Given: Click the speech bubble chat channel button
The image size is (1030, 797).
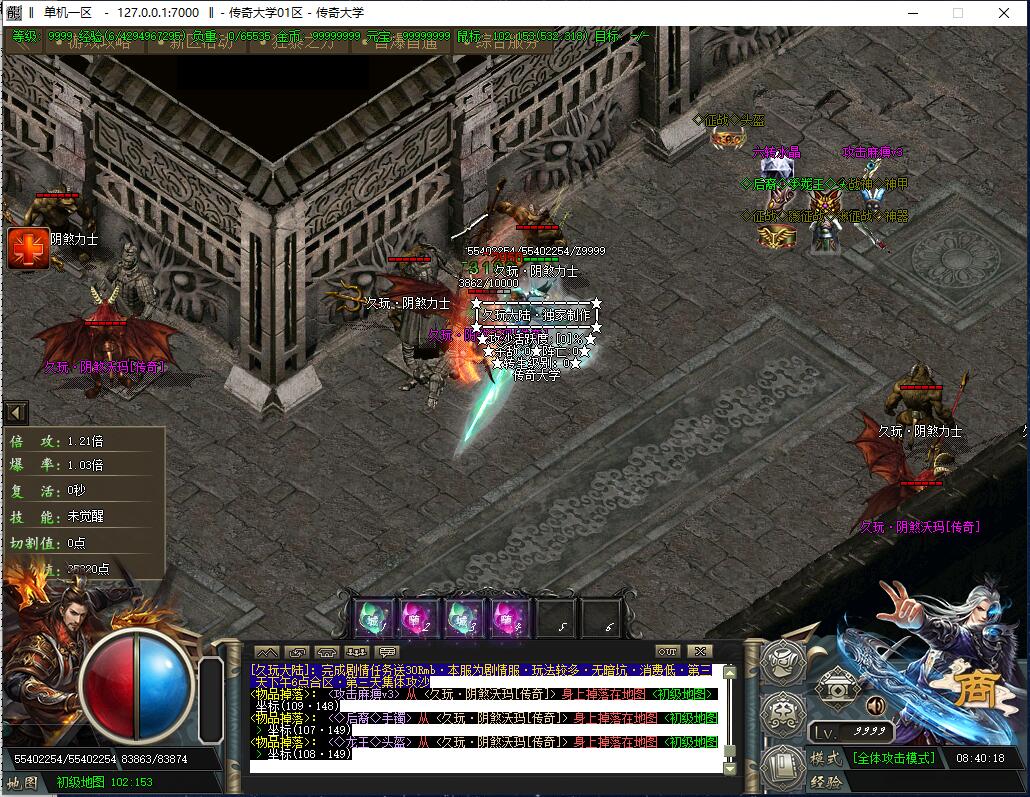Looking at the screenshot, I should tap(387, 652).
